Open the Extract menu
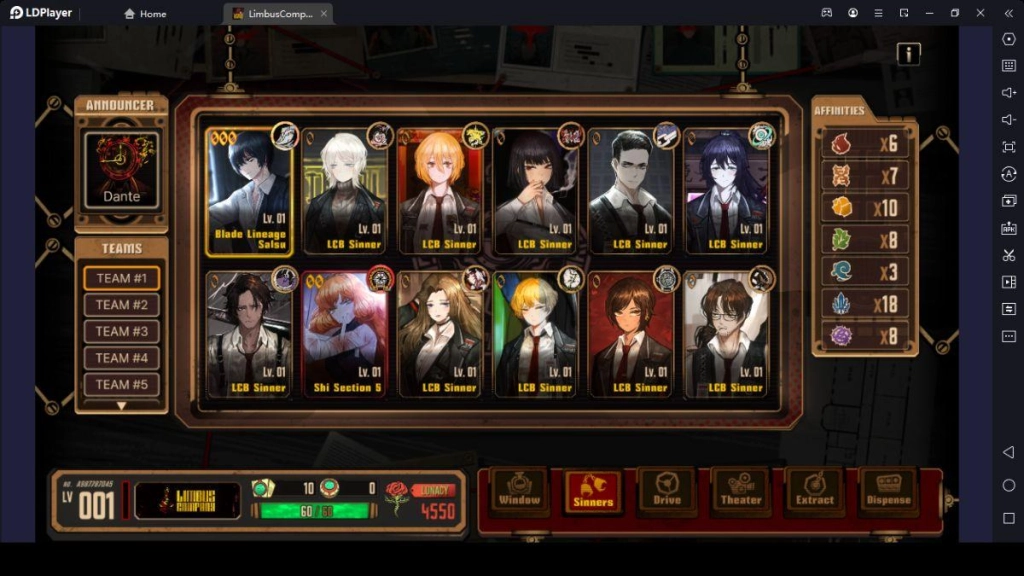The image size is (1024, 576). [x=814, y=491]
